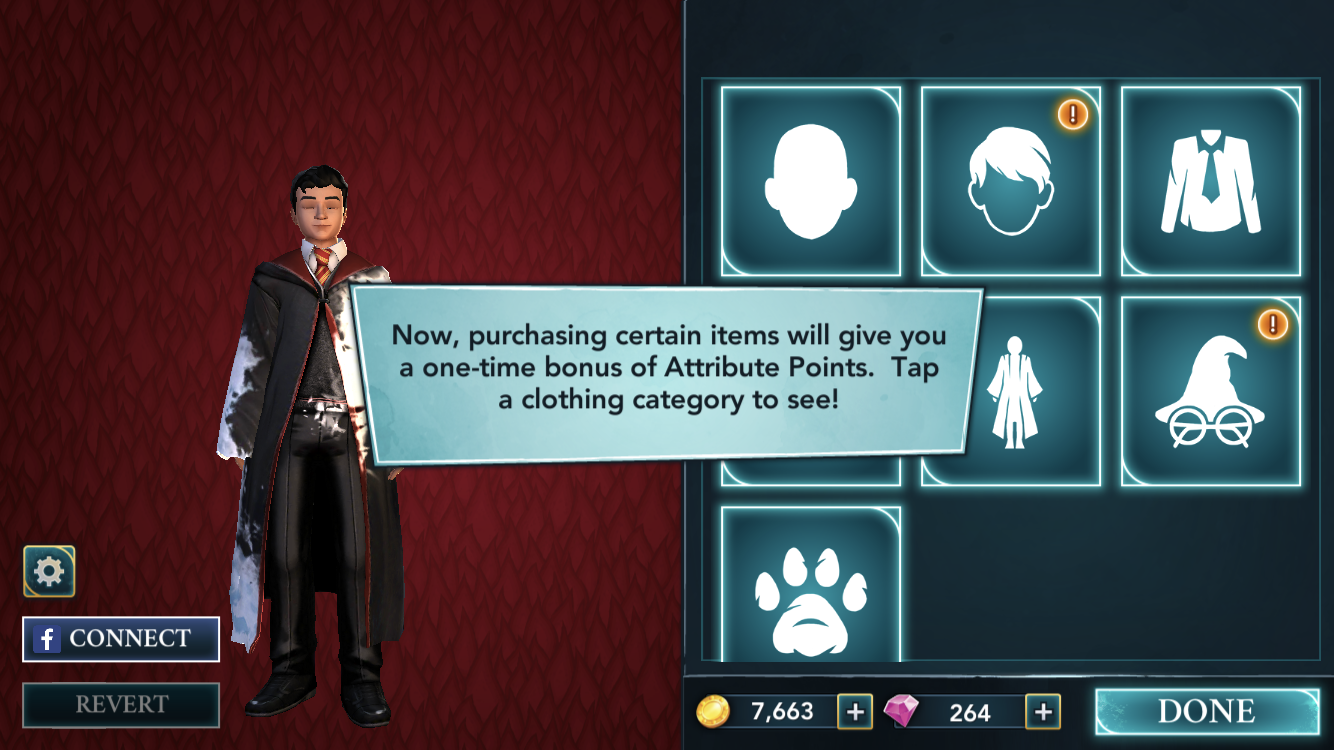
Task: Select the hairstyle category tile
Action: pos(1010,181)
